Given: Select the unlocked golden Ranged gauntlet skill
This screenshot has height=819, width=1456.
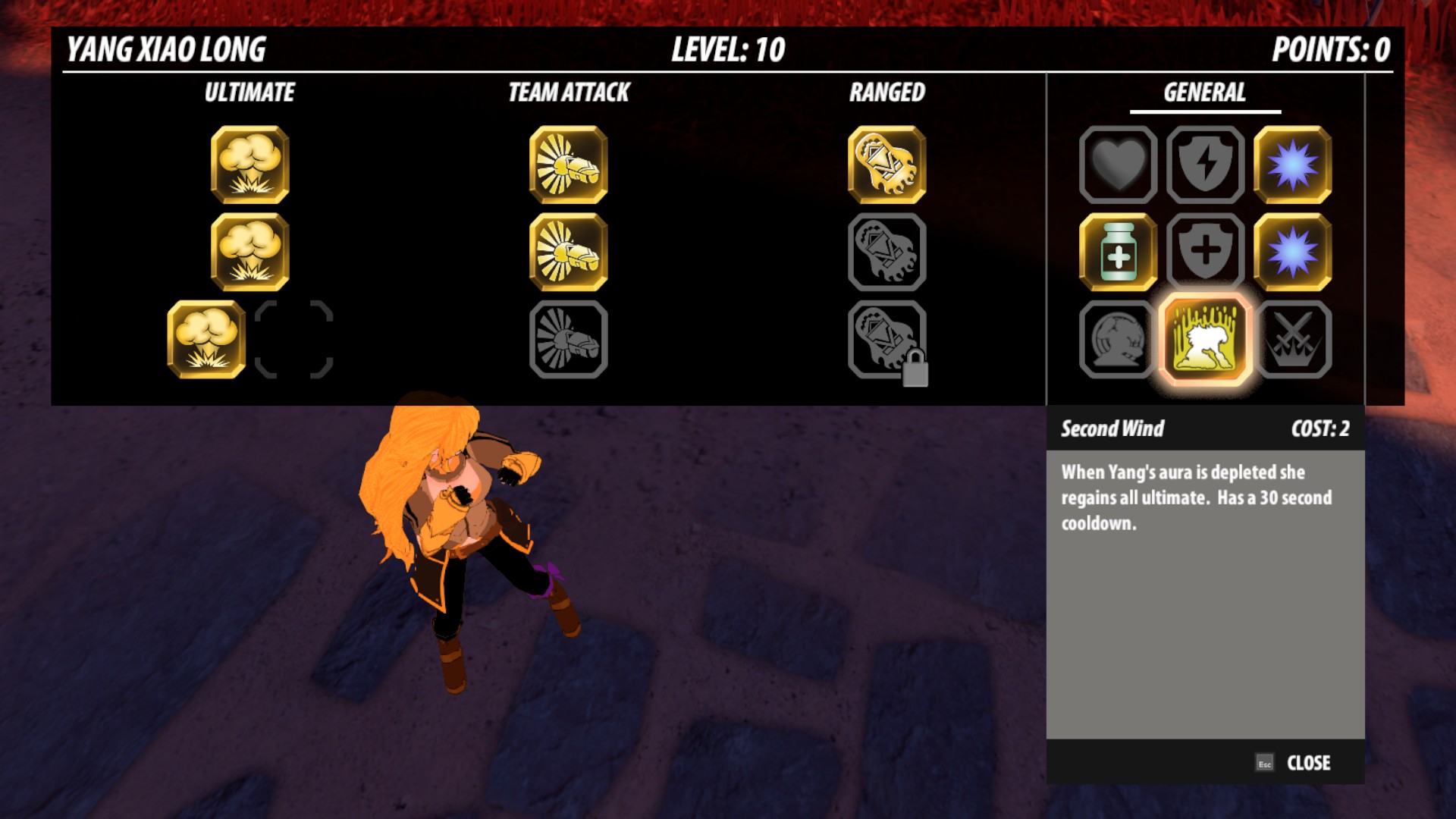Looking at the screenshot, I should 887,167.
